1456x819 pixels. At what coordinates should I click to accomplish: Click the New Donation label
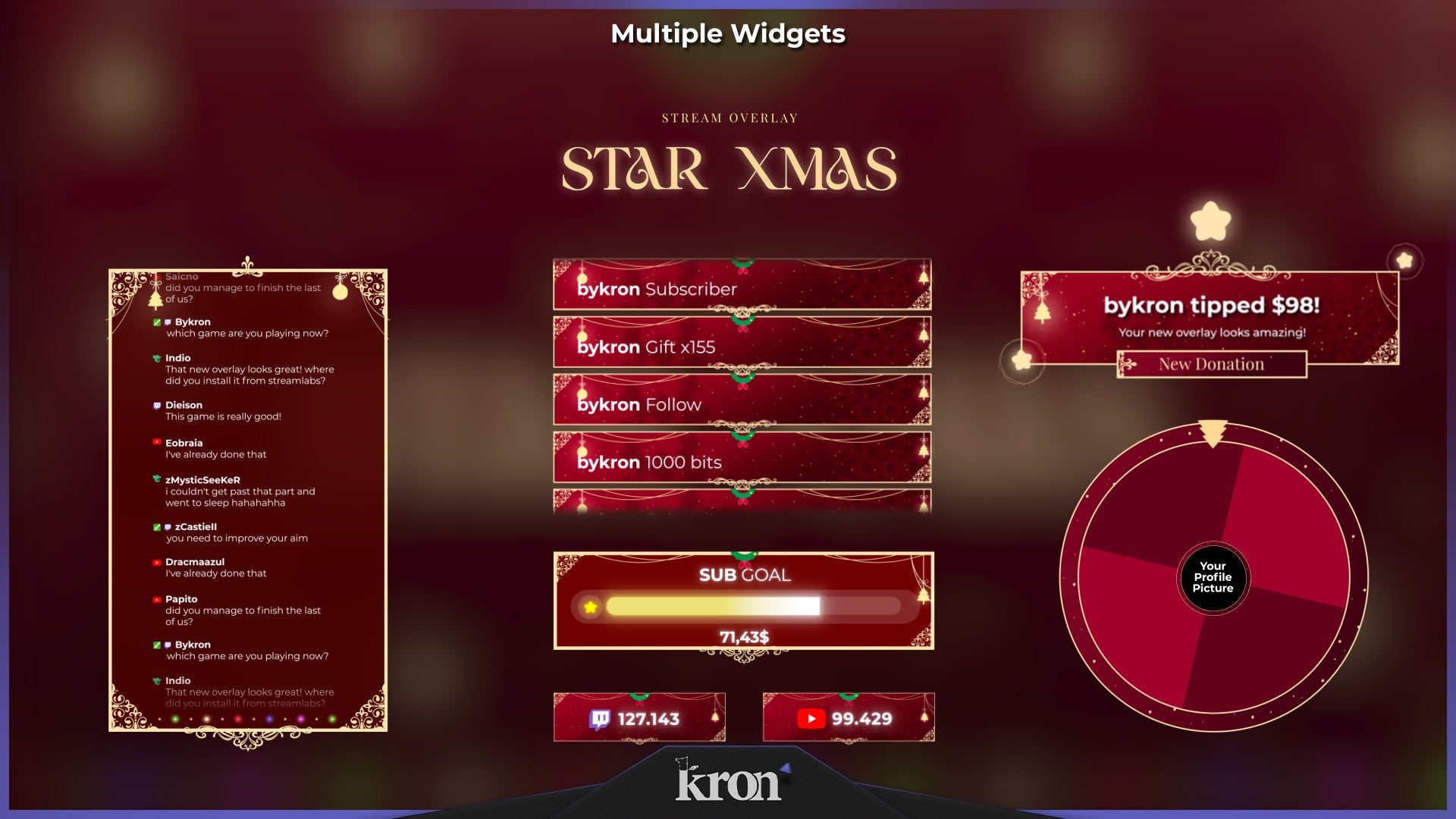coord(1211,365)
